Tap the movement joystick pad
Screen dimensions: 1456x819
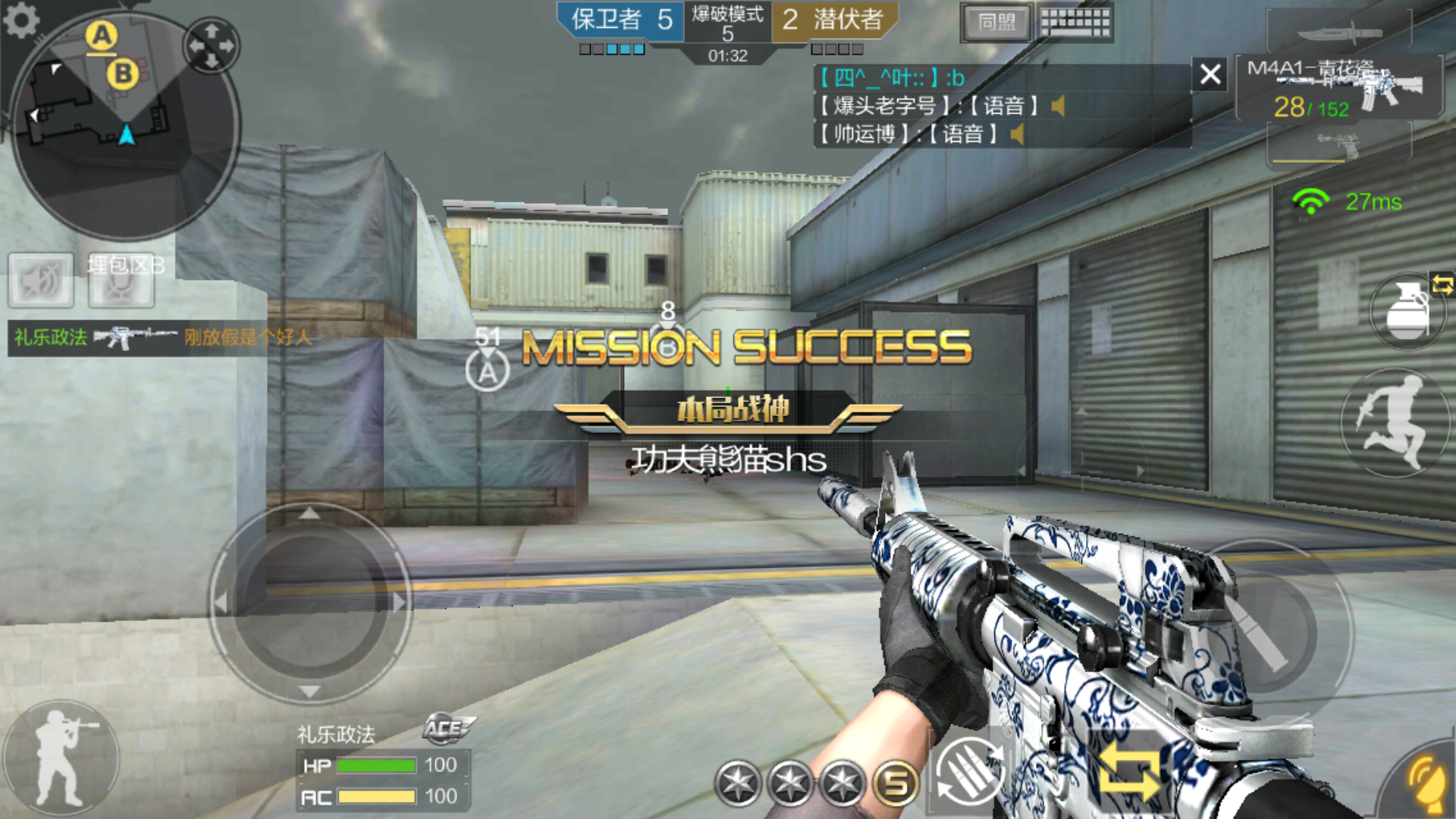click(309, 603)
